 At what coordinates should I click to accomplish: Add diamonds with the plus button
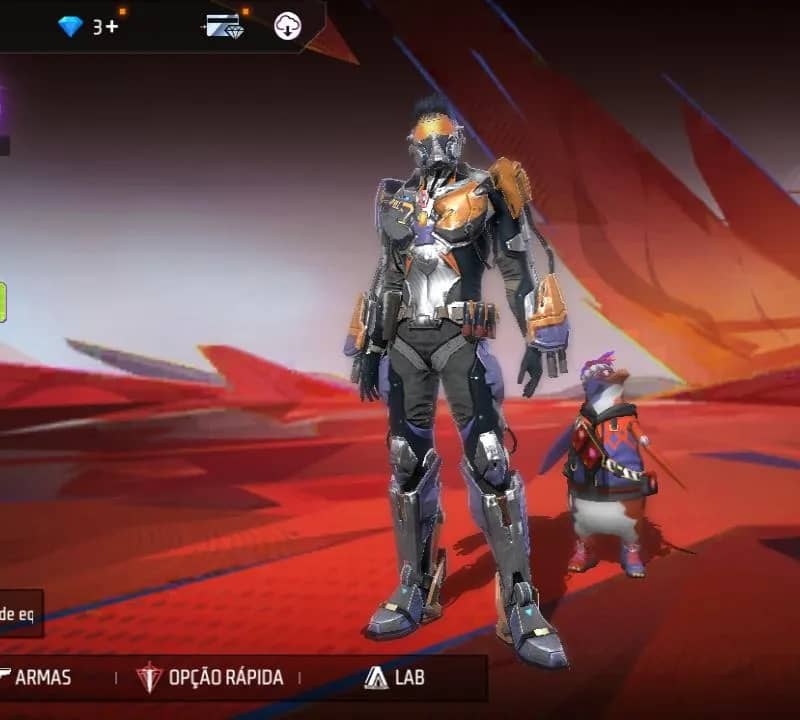(112, 27)
